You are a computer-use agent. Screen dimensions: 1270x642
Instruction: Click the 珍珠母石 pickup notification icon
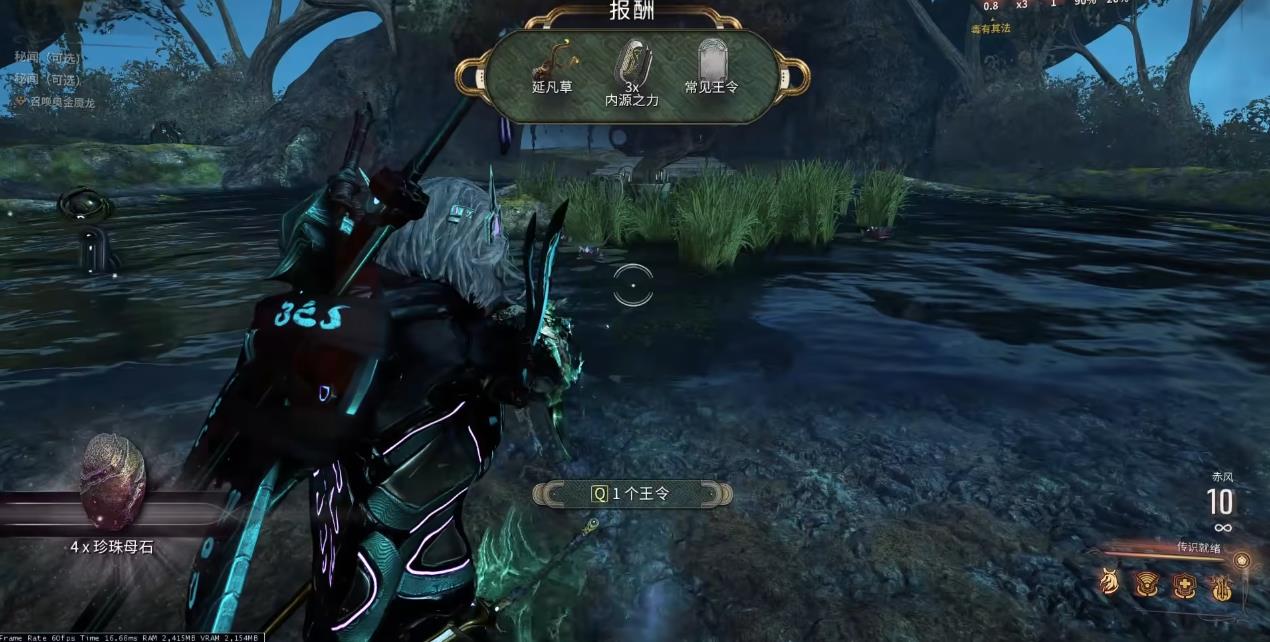click(113, 483)
